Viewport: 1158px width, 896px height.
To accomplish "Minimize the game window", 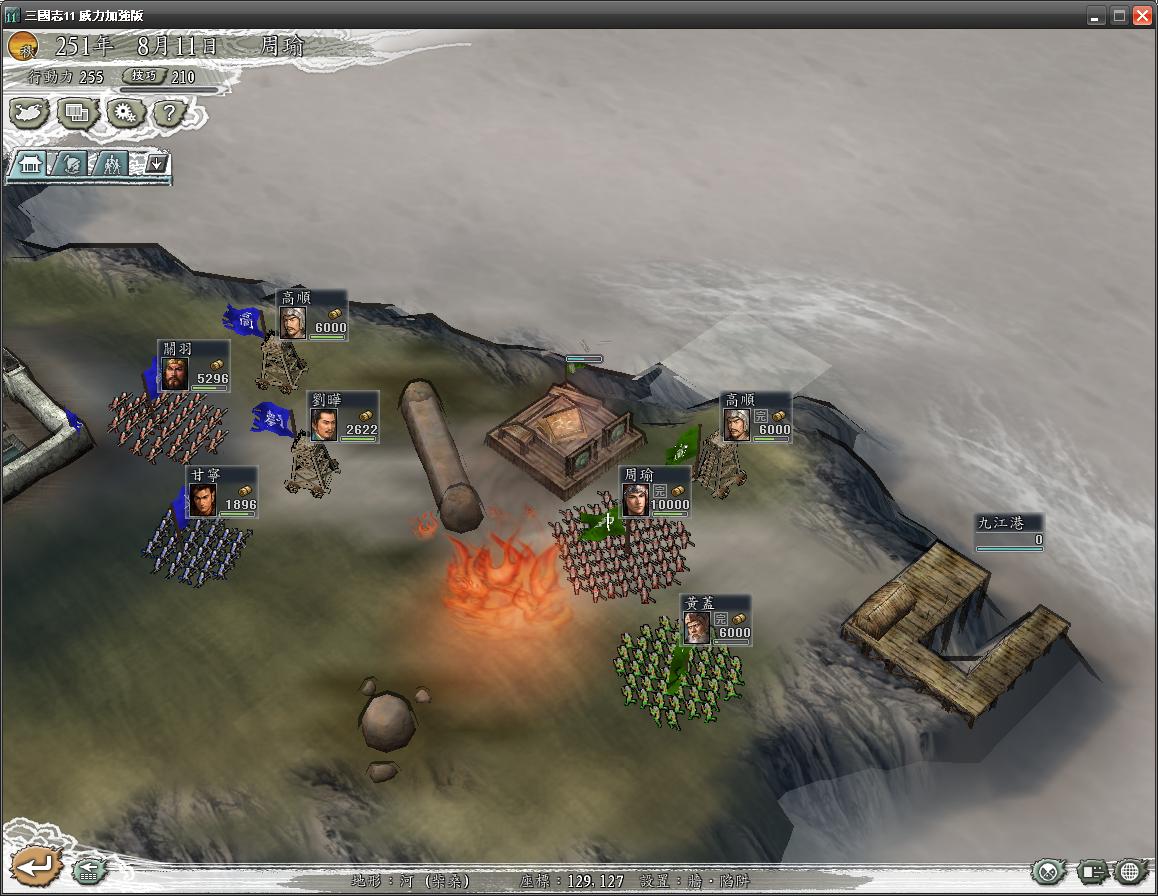I will coord(1096,15).
